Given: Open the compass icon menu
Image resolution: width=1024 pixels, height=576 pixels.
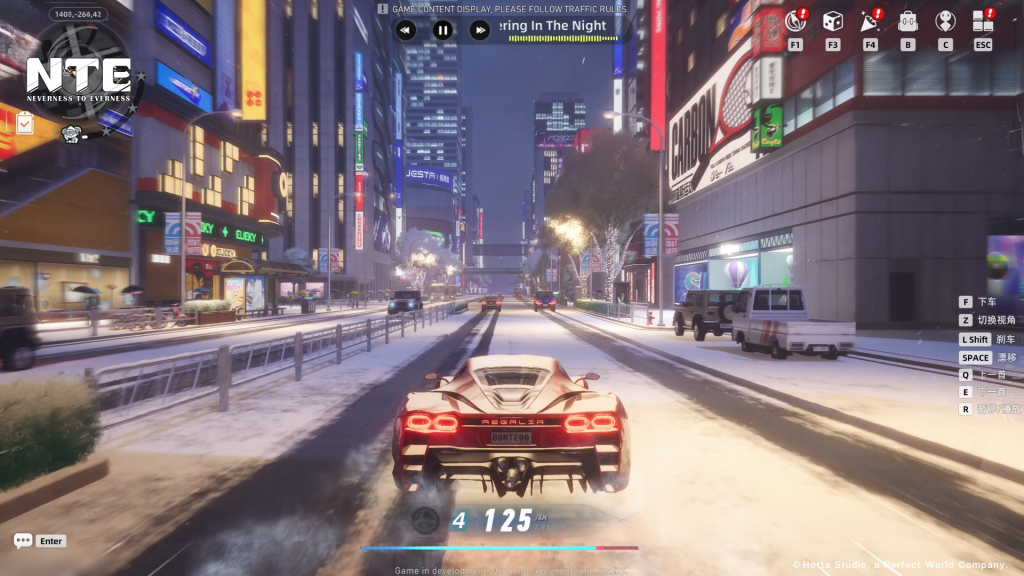Looking at the screenshot, I should 796,21.
